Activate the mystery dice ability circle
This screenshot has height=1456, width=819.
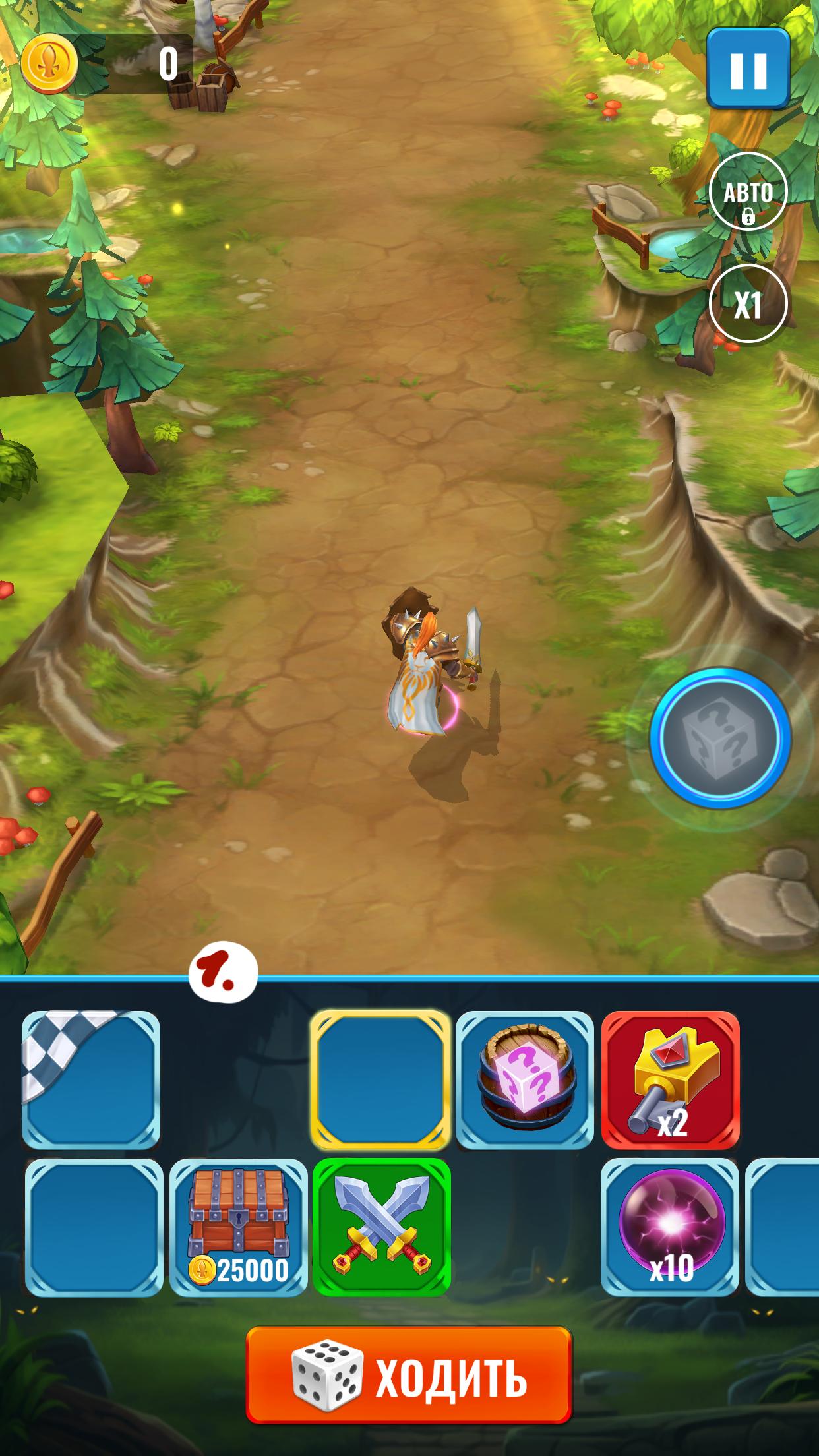720,739
